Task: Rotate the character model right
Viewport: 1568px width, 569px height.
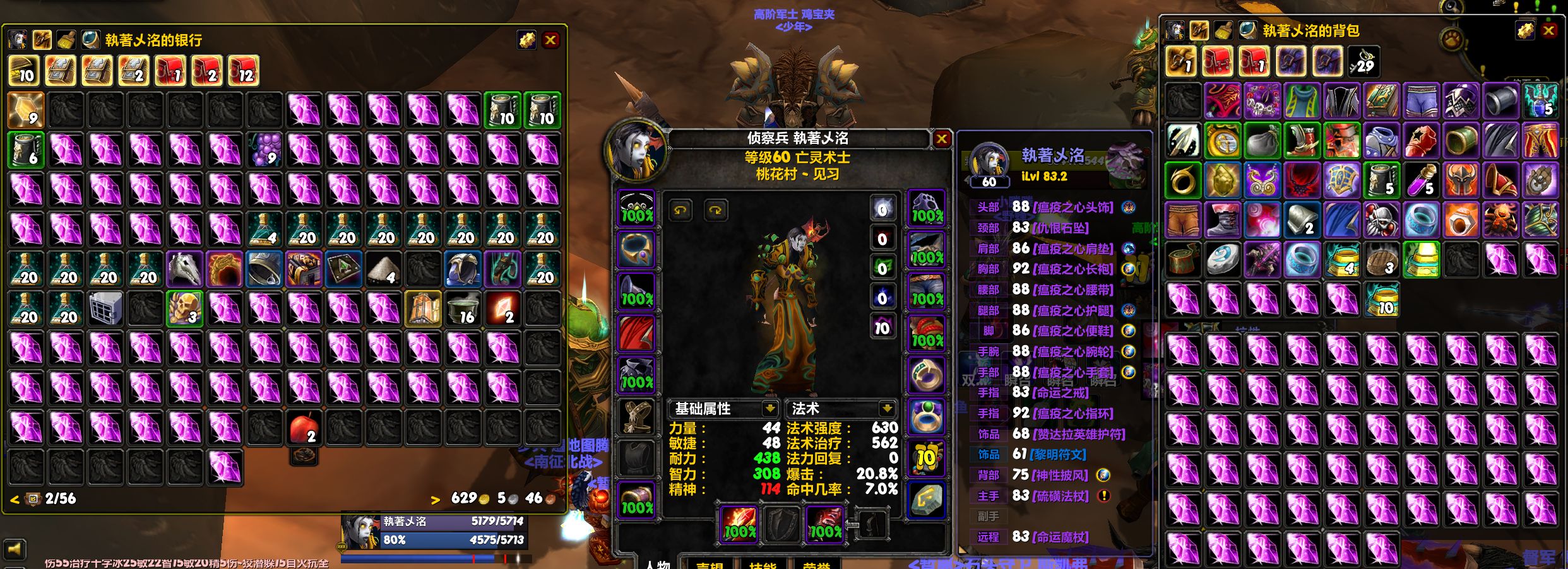Action: click(715, 210)
